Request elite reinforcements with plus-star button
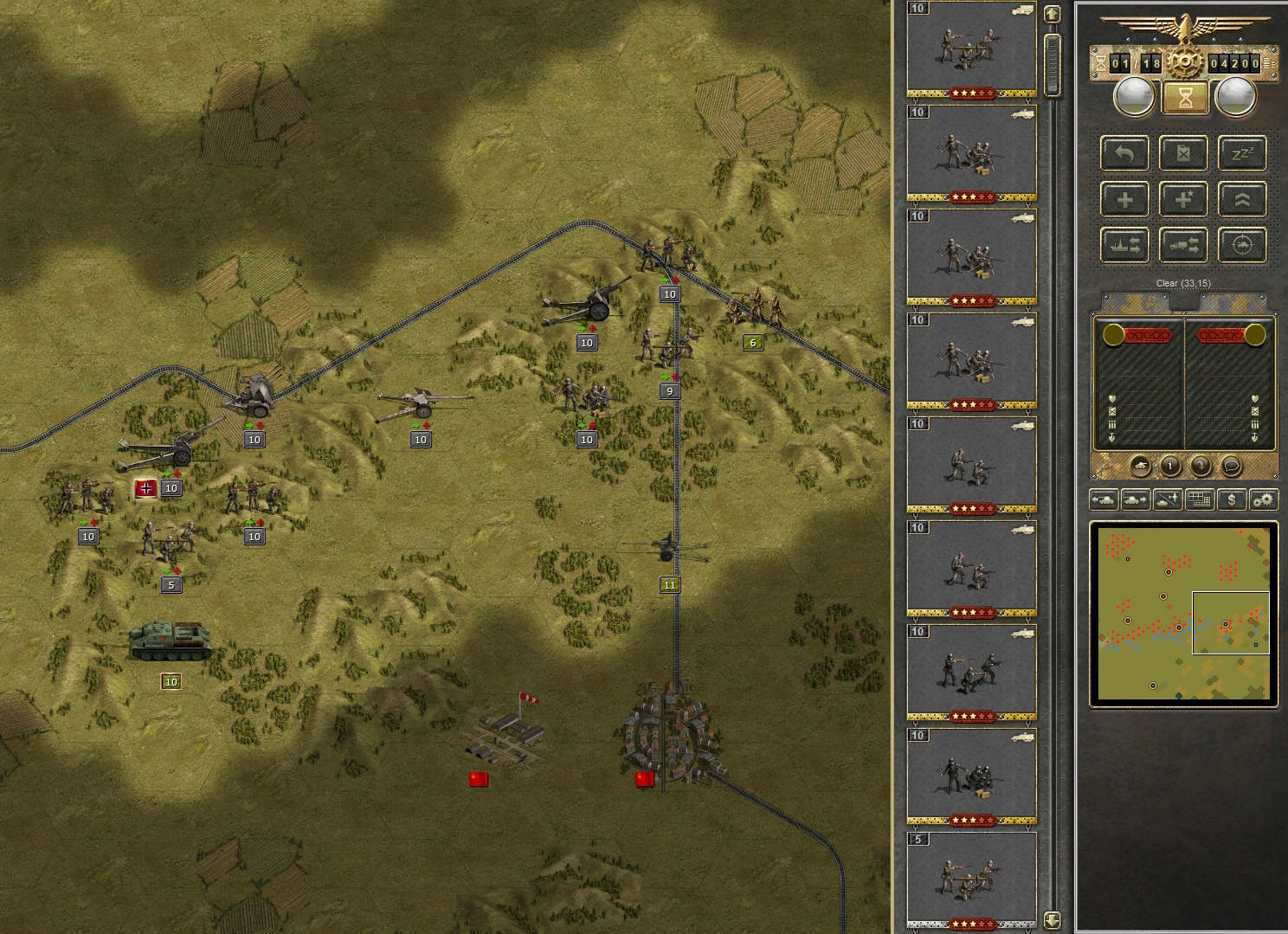 pos(1183,199)
